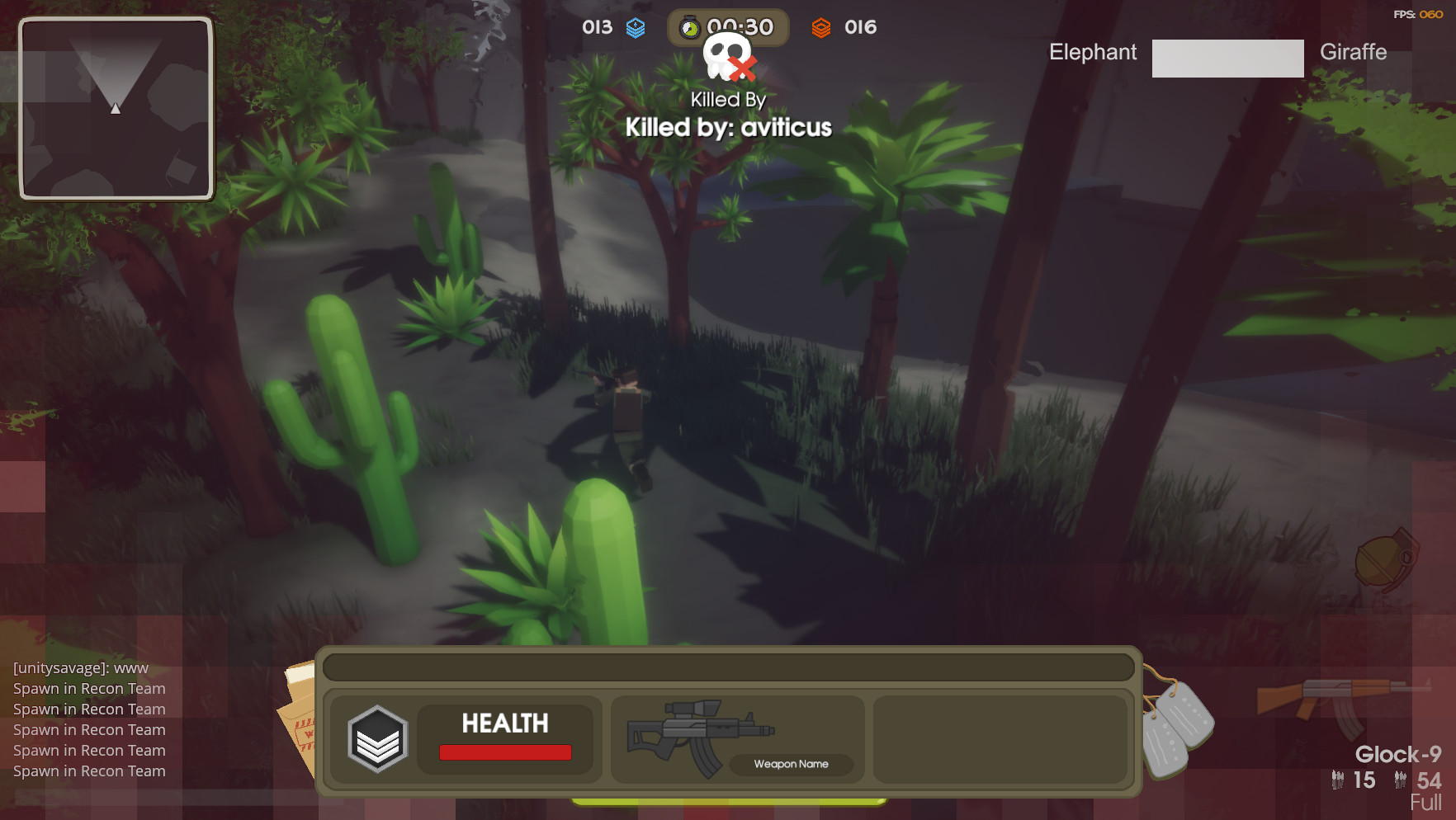Click the orange team emblem beside score 016
Image resolution: width=1456 pixels, height=820 pixels.
[822, 27]
